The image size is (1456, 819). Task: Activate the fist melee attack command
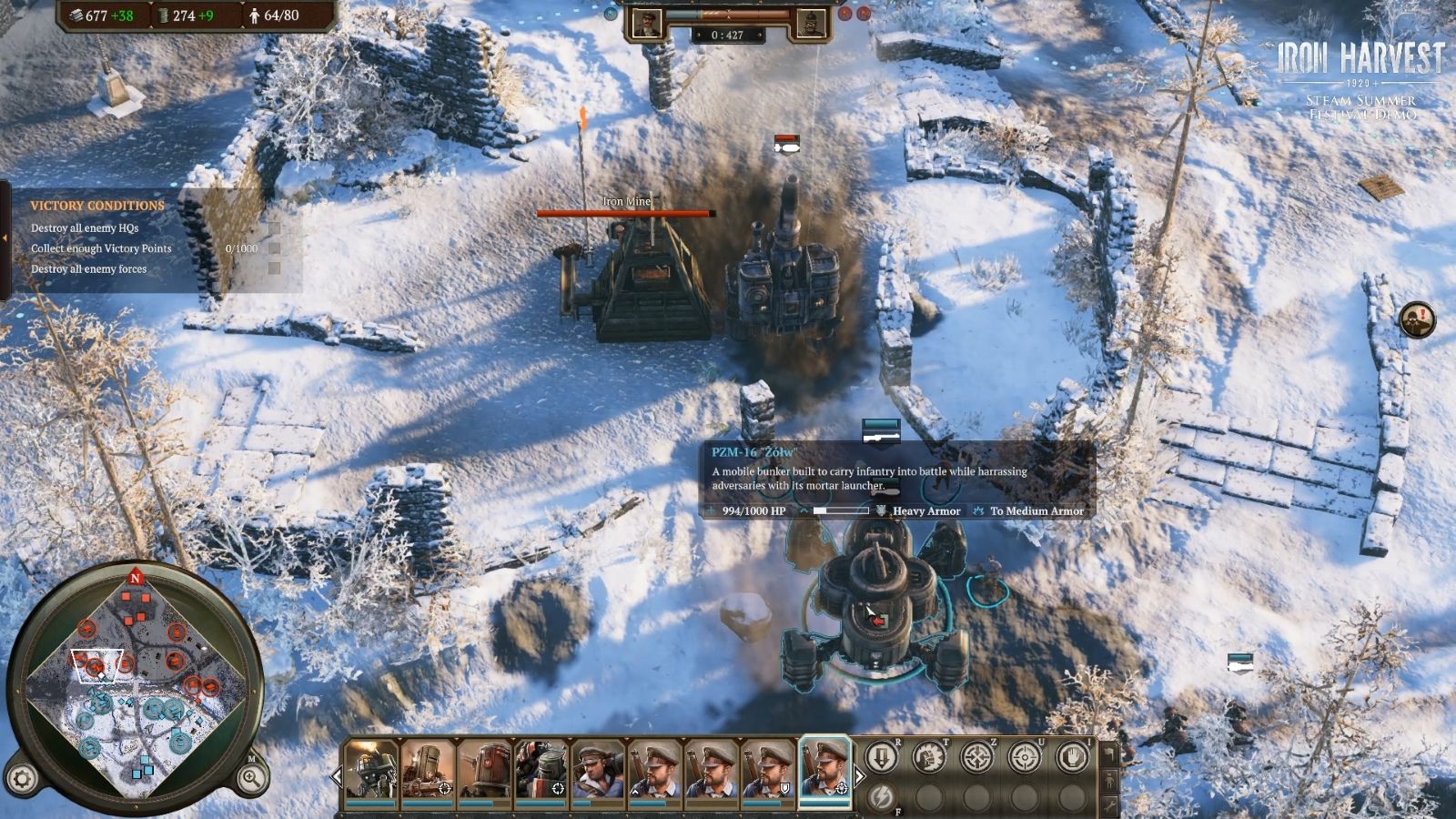(928, 757)
